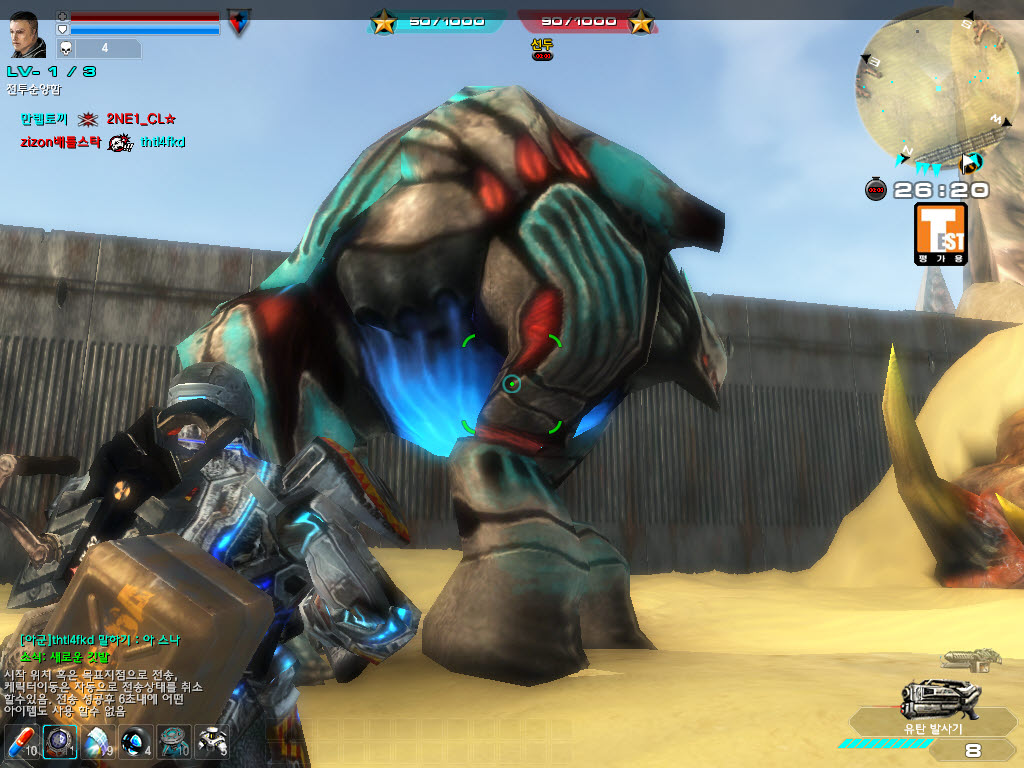Use the black orb with blue core
The image size is (1024, 768).
pos(135,743)
